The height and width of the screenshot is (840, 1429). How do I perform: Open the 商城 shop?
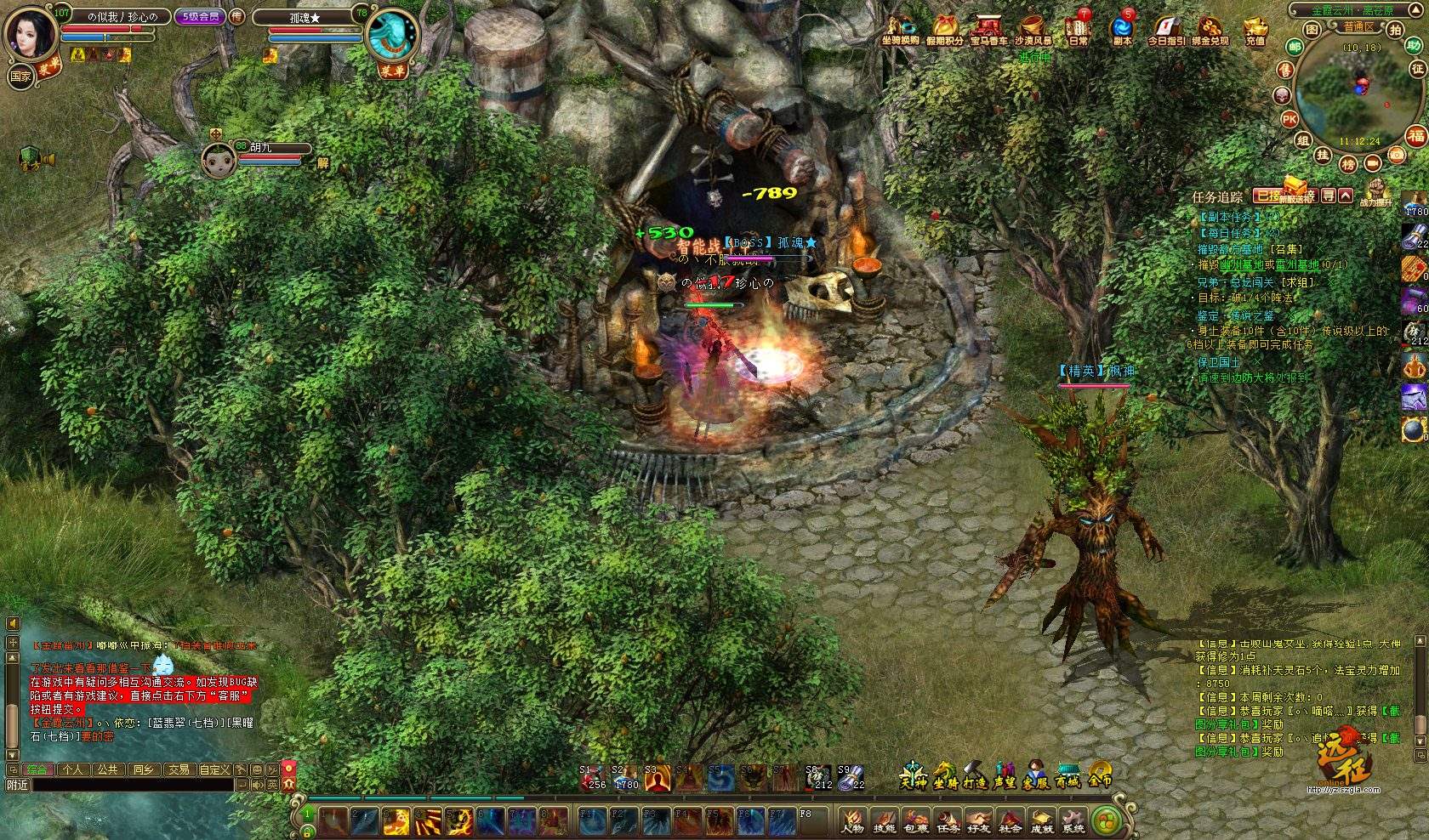point(1067,775)
